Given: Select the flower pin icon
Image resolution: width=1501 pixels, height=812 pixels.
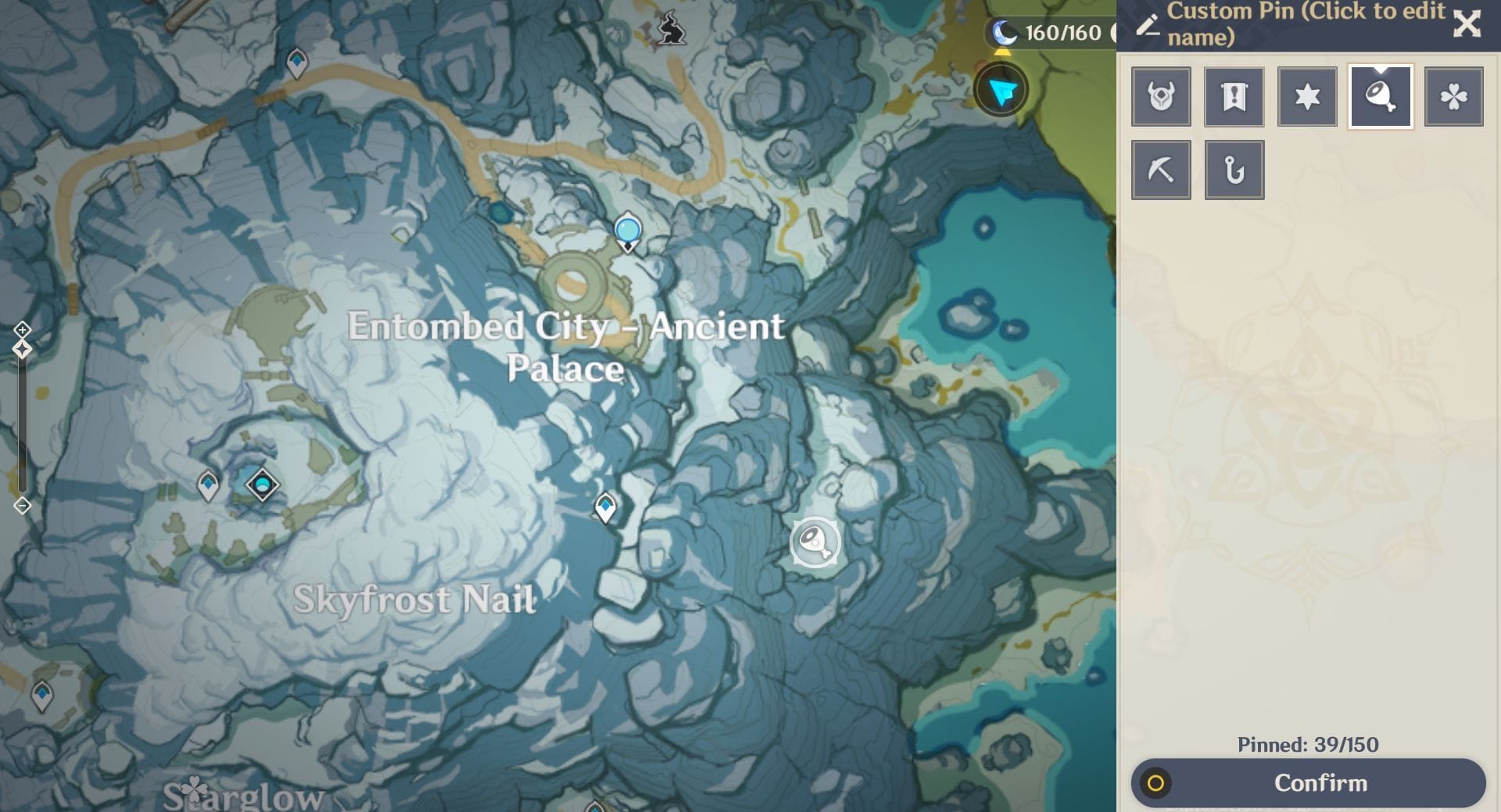Looking at the screenshot, I should pos(1453,95).
